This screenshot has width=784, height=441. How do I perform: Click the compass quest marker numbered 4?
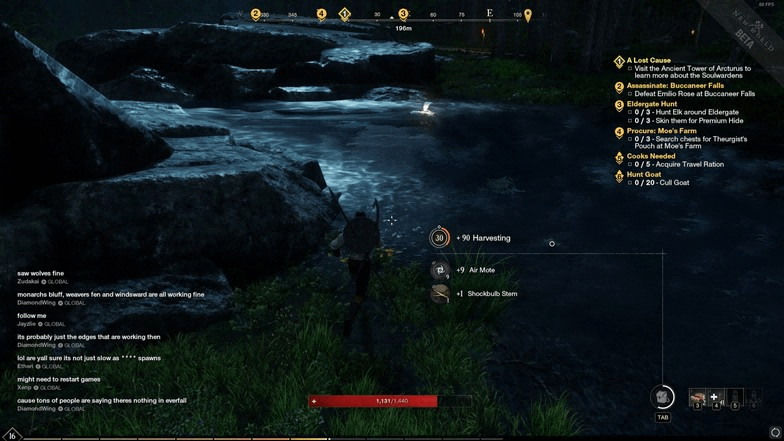[x=321, y=14]
